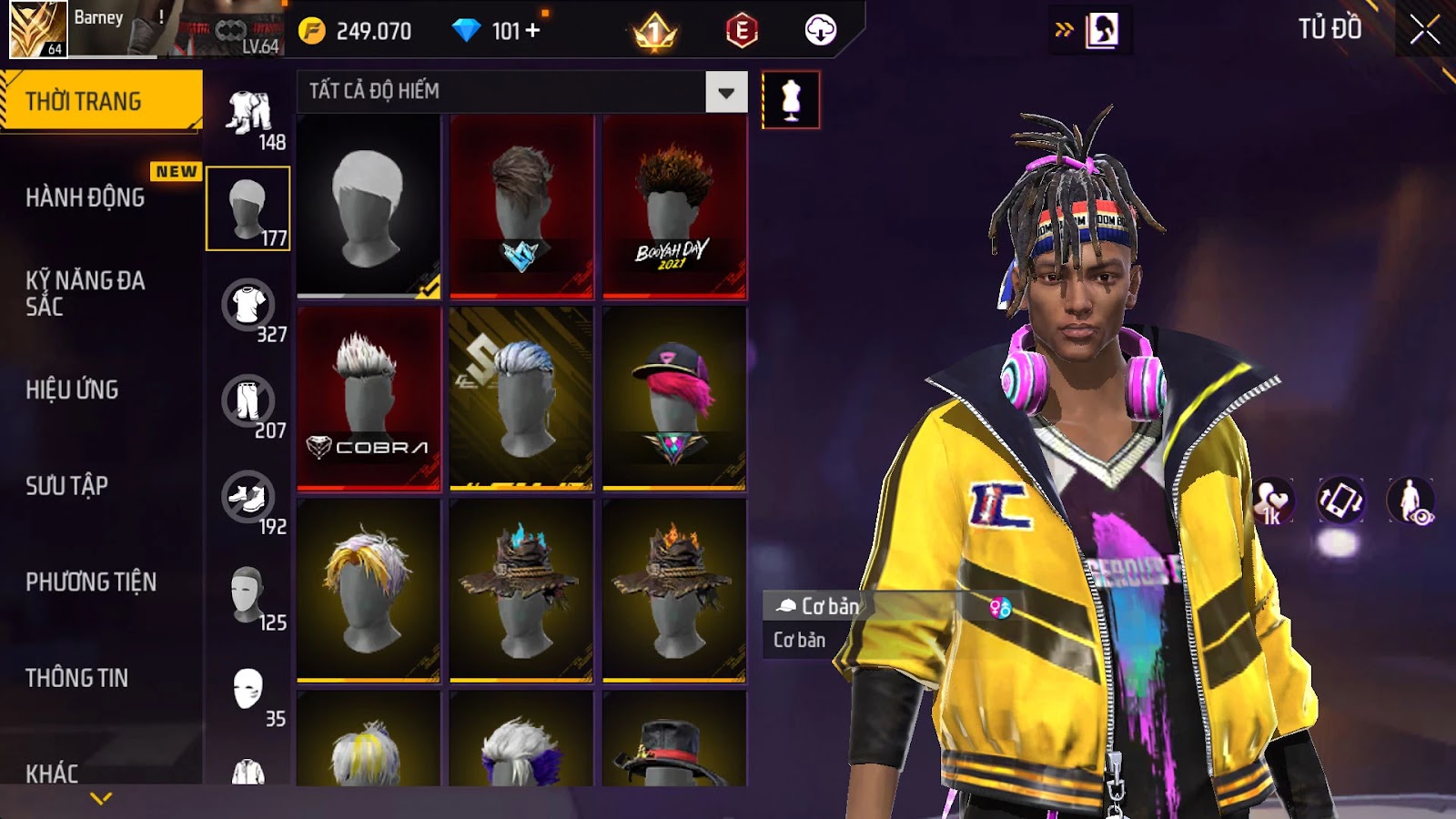Image resolution: width=1456 pixels, height=819 pixels.
Task: Pick the Cobra white spiky hairstyle
Action: (x=369, y=398)
